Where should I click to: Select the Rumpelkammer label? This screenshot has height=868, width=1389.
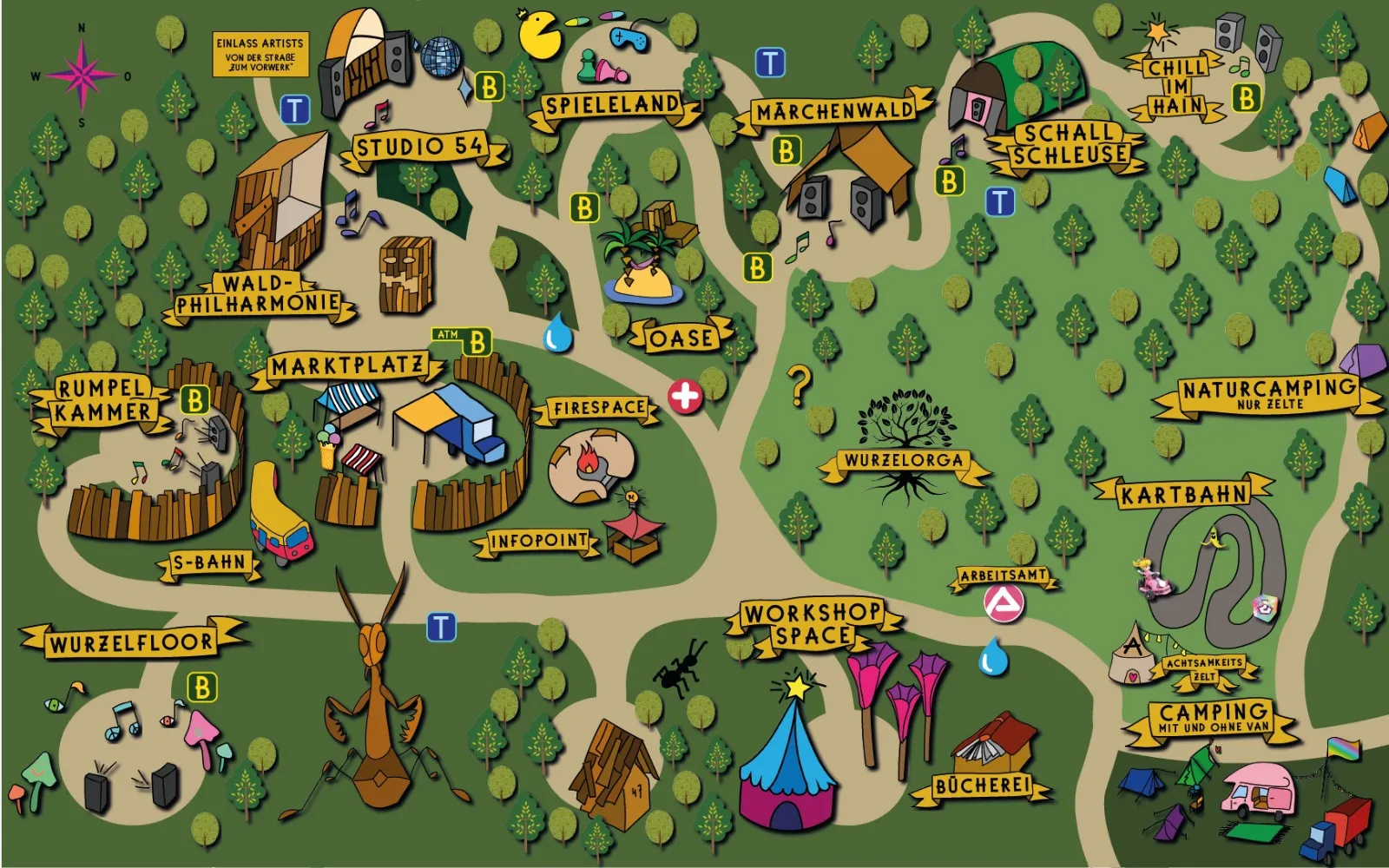102,400
